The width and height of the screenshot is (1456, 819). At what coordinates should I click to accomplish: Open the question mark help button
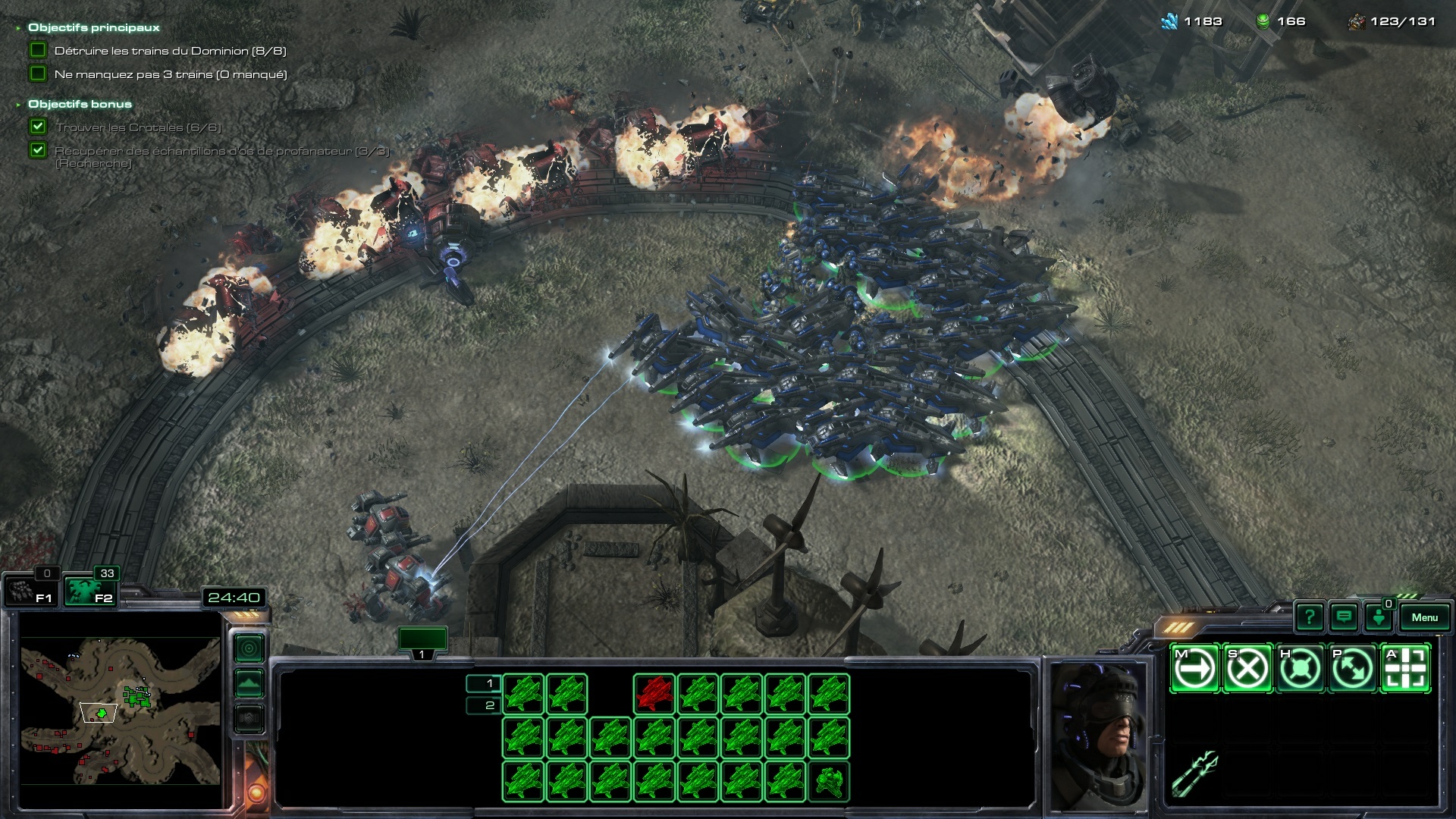[1310, 617]
